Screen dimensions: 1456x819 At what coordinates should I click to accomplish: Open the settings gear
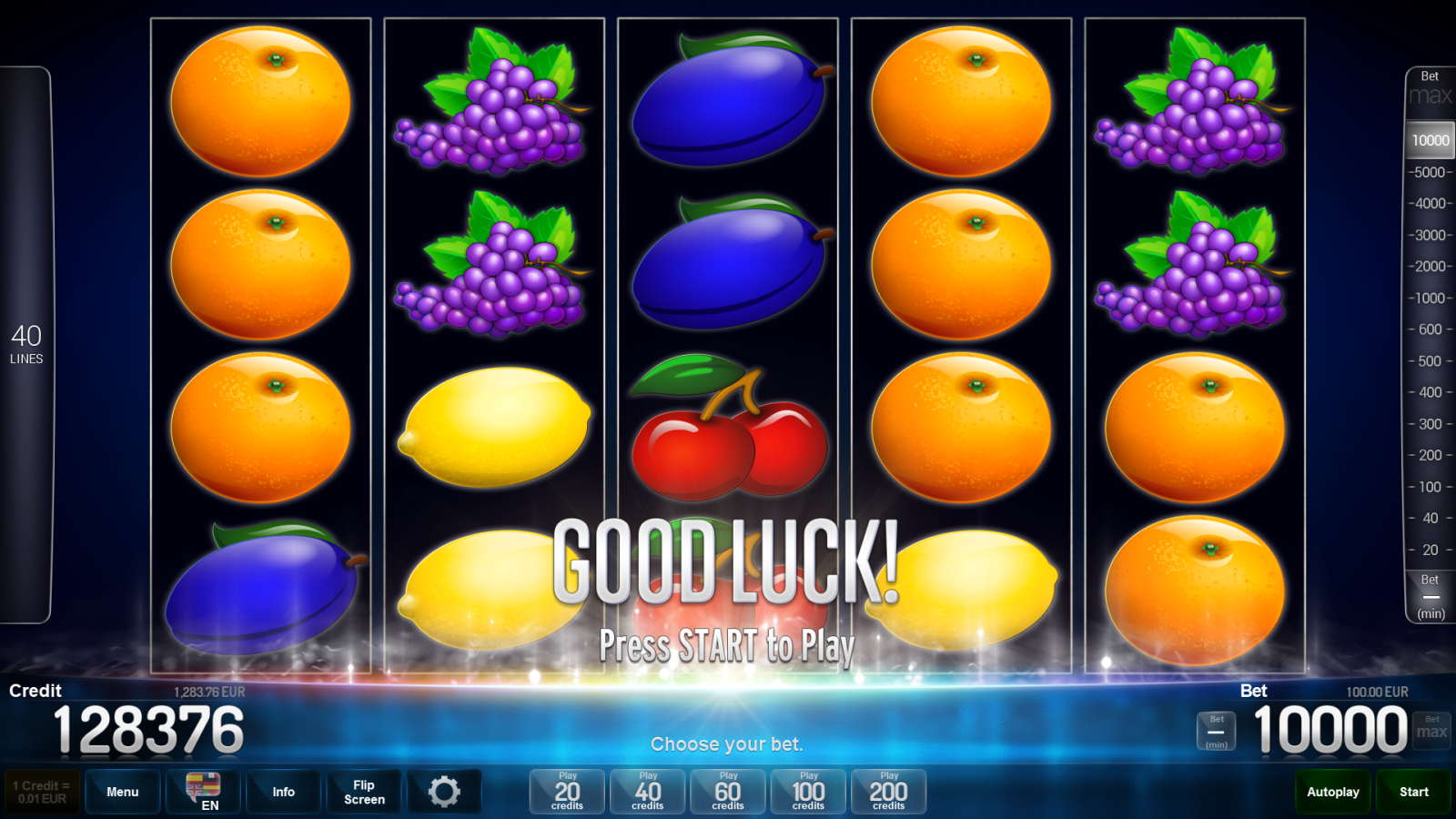(x=445, y=792)
